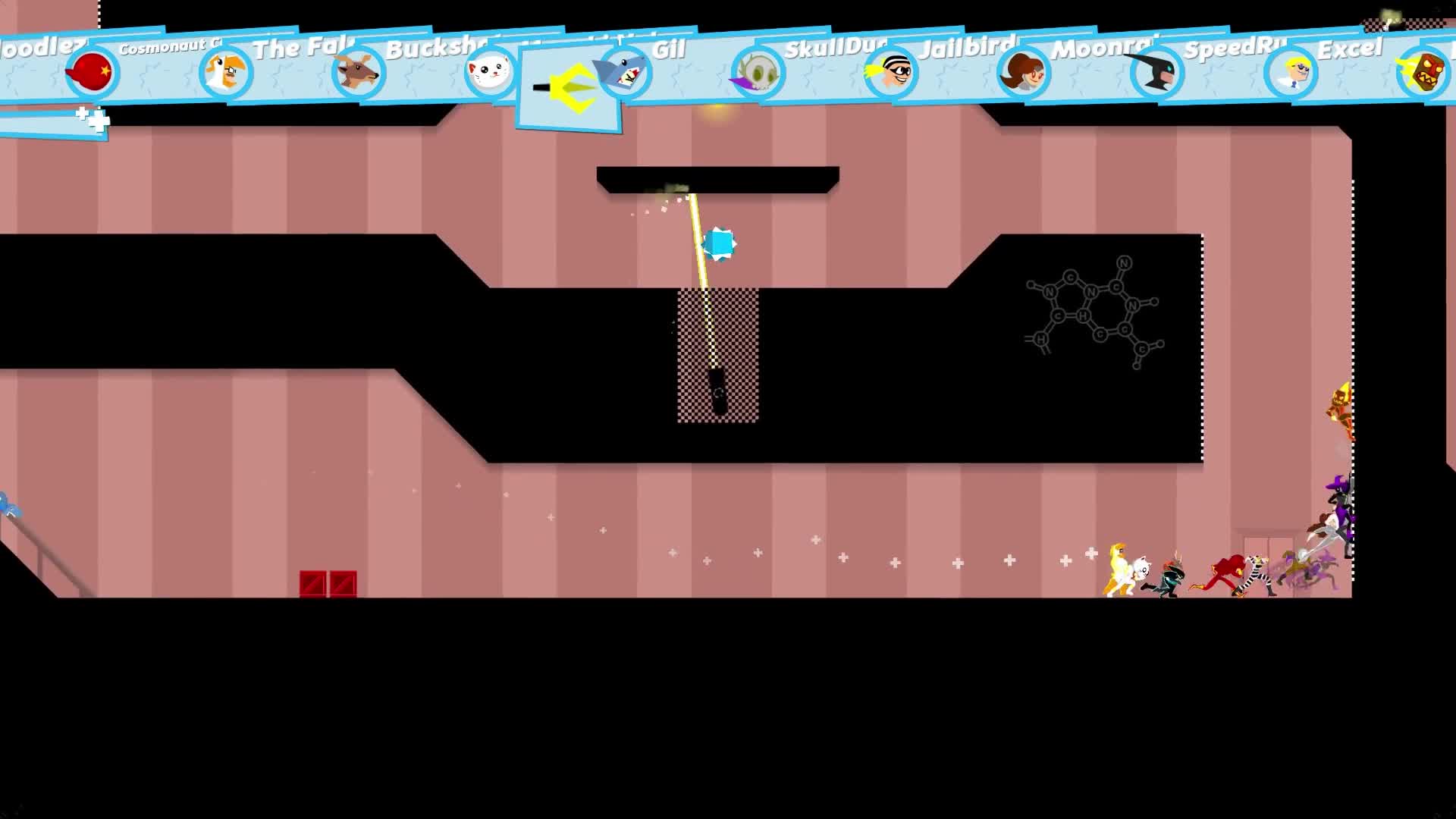Click Jailbird's masked burglar avatar
Viewport: 1456px width, 819px height.
coord(888,72)
